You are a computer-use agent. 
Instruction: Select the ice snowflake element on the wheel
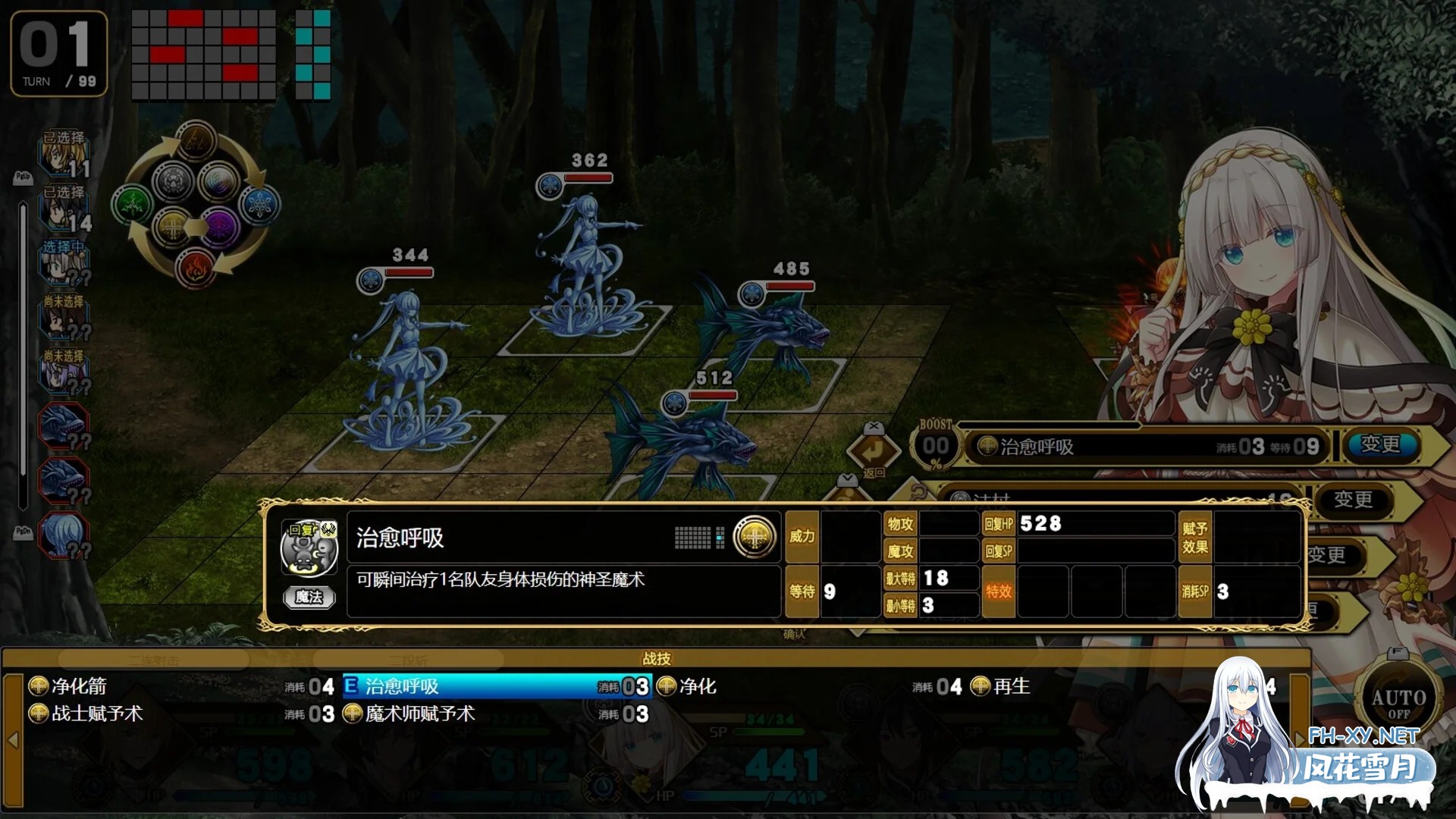(x=259, y=203)
